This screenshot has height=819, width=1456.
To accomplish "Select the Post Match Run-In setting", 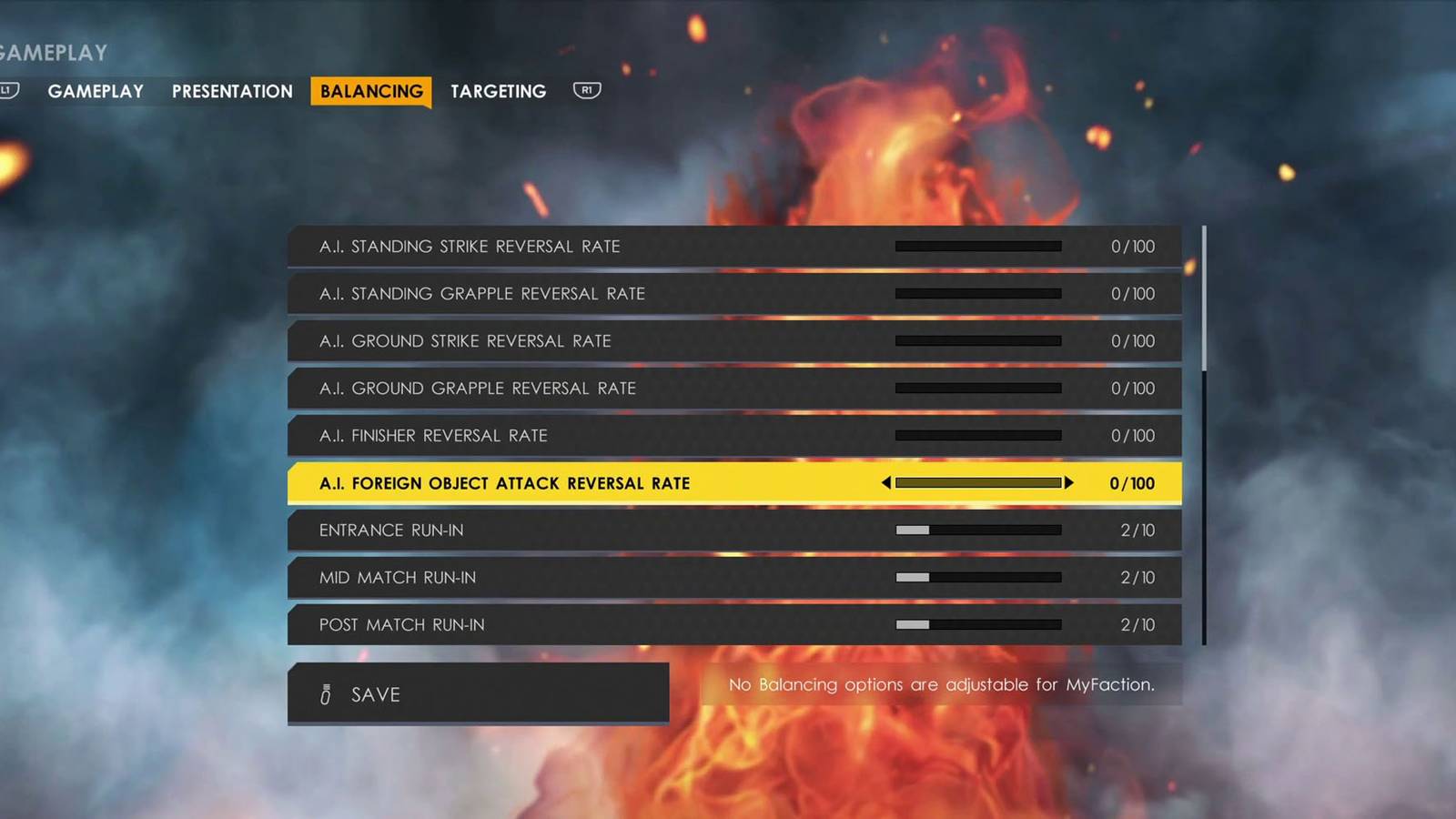I will click(x=637, y=625).
